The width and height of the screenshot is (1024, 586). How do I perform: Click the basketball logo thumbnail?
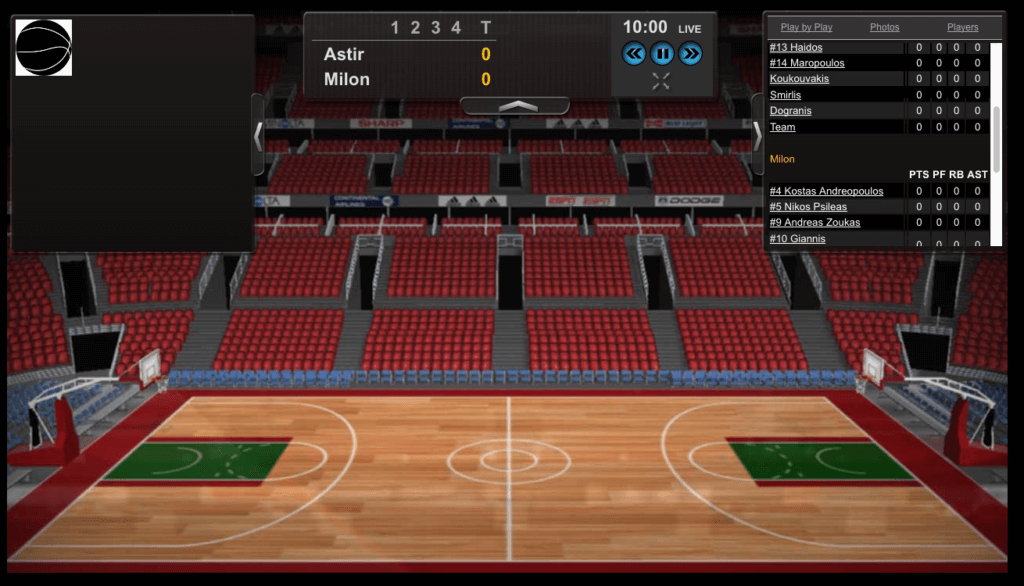click(44, 47)
